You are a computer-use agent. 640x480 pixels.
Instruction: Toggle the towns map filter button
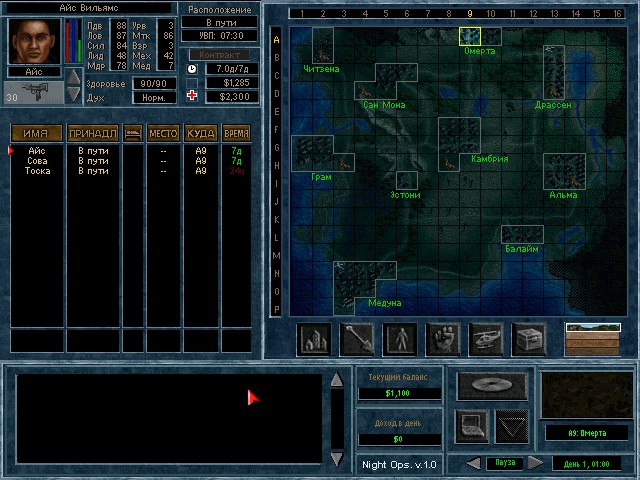314,340
